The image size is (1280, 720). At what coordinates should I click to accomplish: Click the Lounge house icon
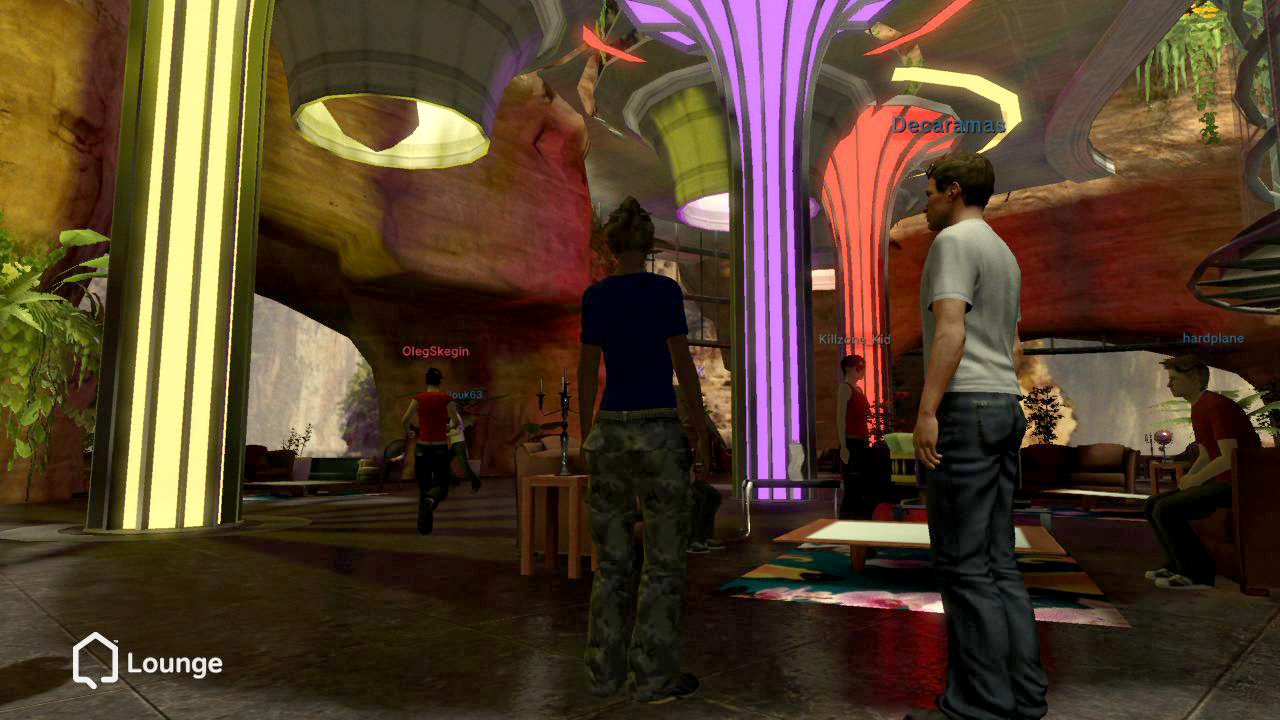[x=95, y=660]
